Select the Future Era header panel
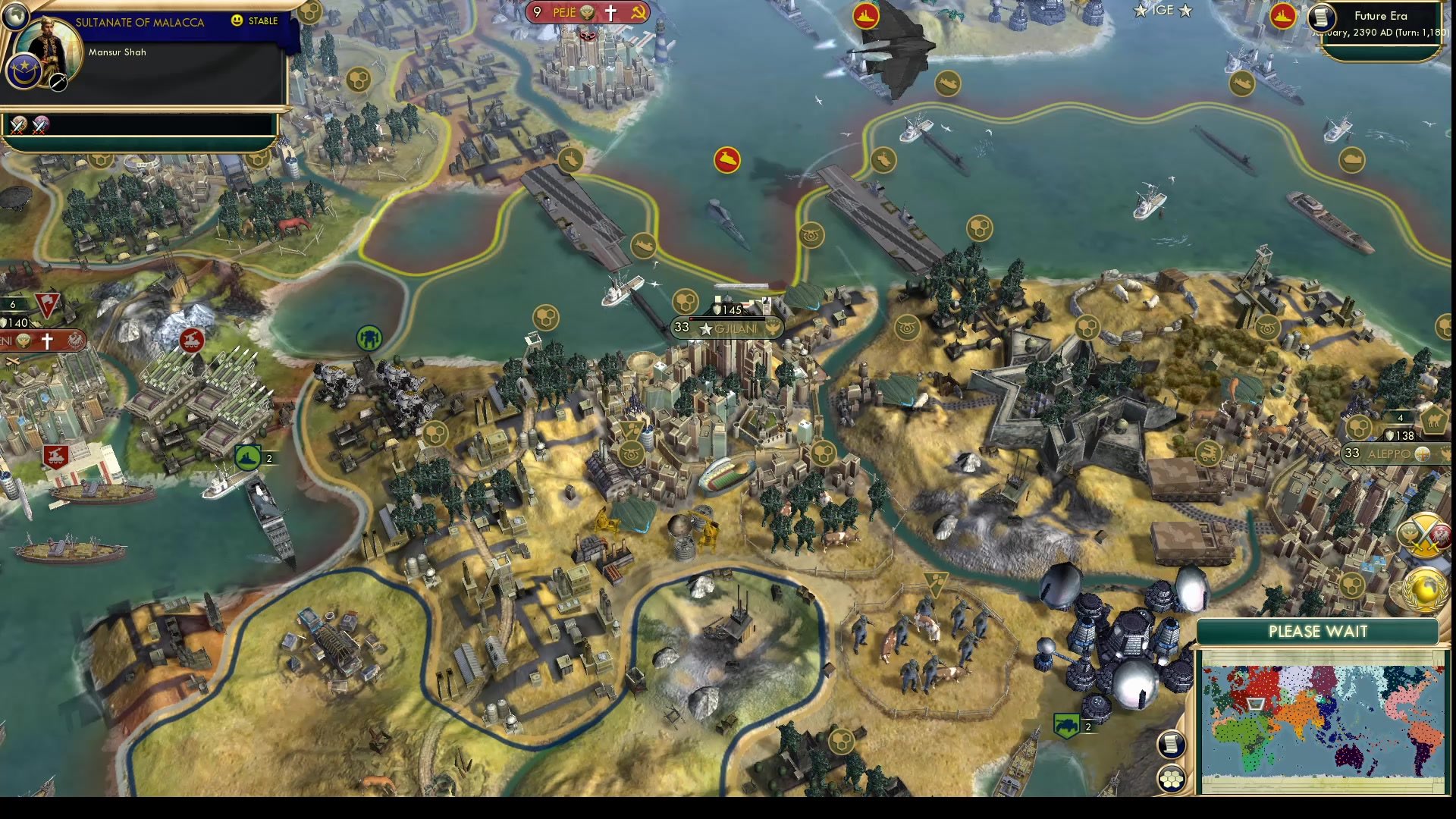The width and height of the screenshot is (1456, 819). (x=1382, y=16)
